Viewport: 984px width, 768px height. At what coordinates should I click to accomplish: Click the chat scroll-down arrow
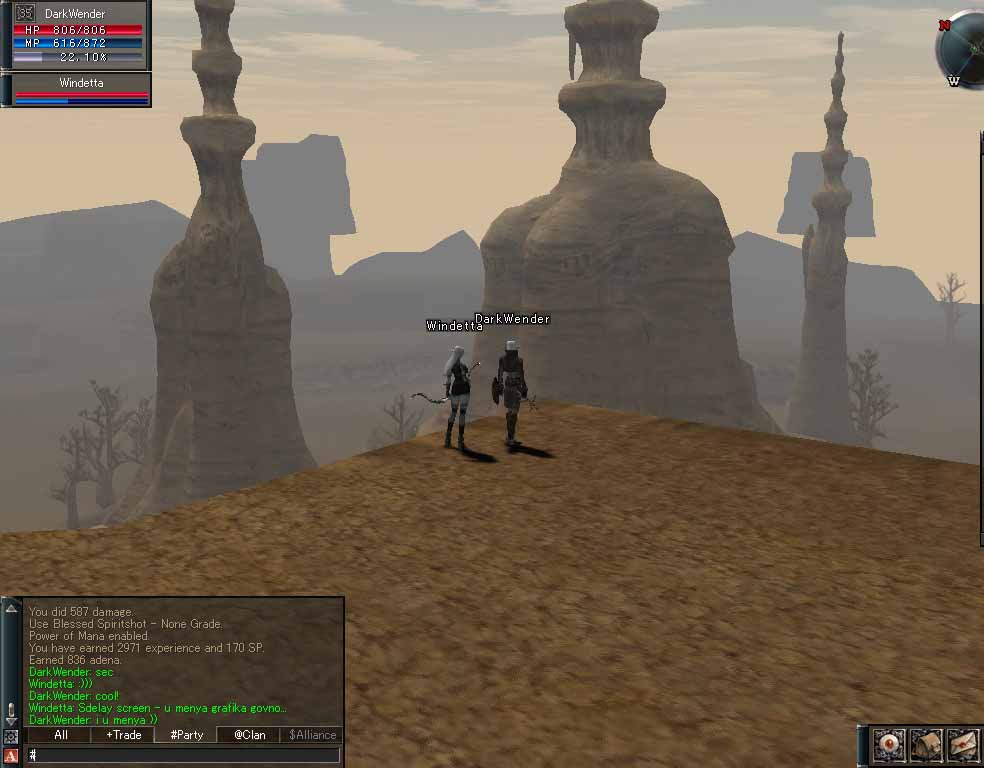[11, 720]
